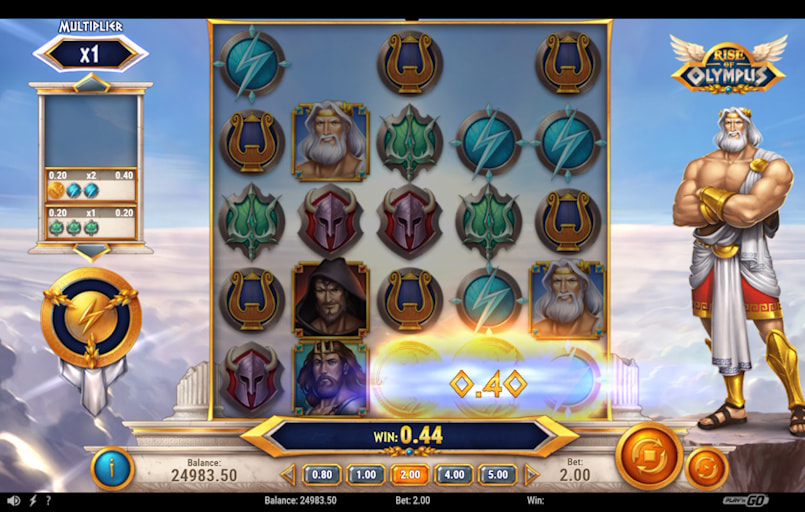Click the left arrow to lower bets
805x512 pixels.
pos(288,475)
